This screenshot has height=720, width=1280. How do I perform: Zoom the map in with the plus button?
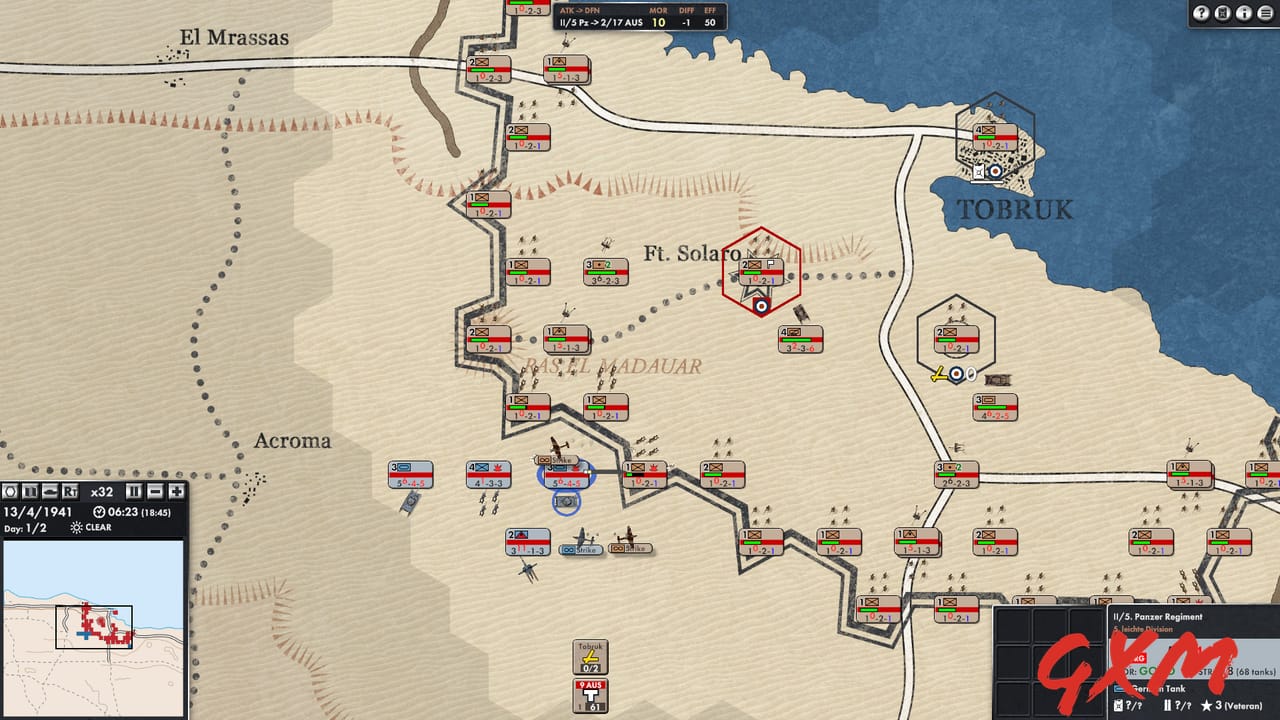click(175, 491)
